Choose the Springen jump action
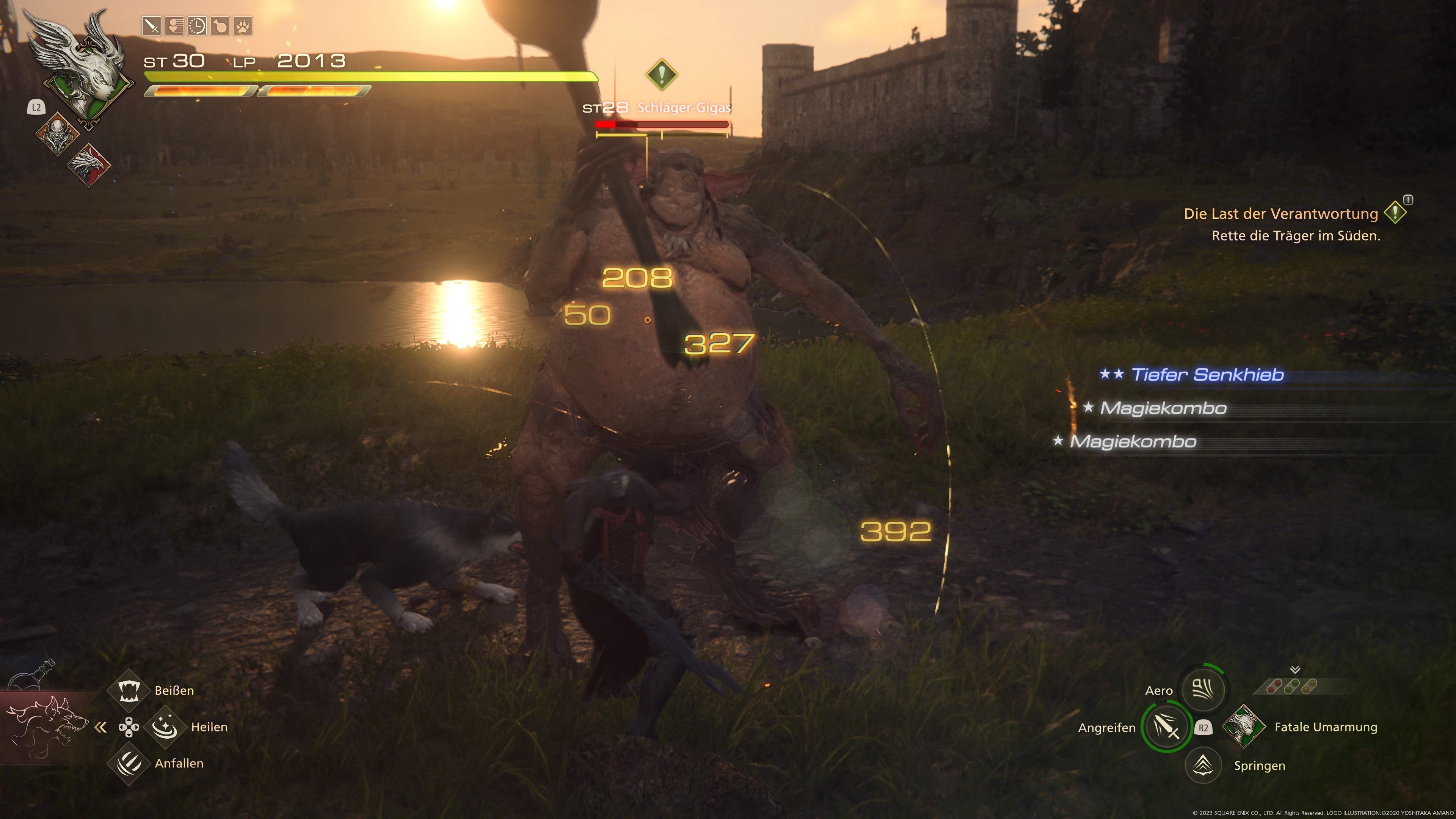Image resolution: width=1456 pixels, height=819 pixels. (x=1203, y=765)
